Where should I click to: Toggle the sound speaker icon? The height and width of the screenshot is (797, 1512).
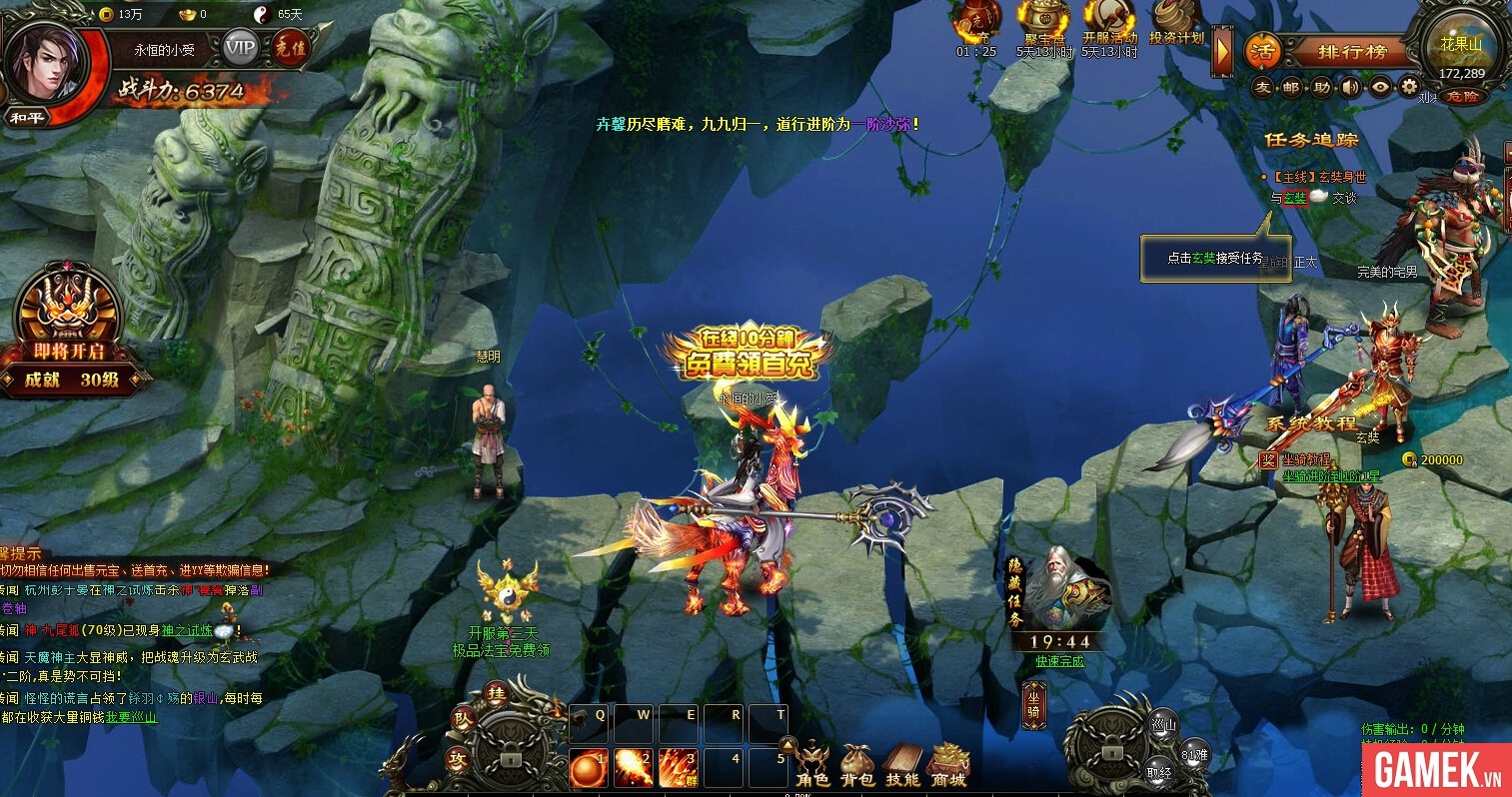(x=1351, y=88)
